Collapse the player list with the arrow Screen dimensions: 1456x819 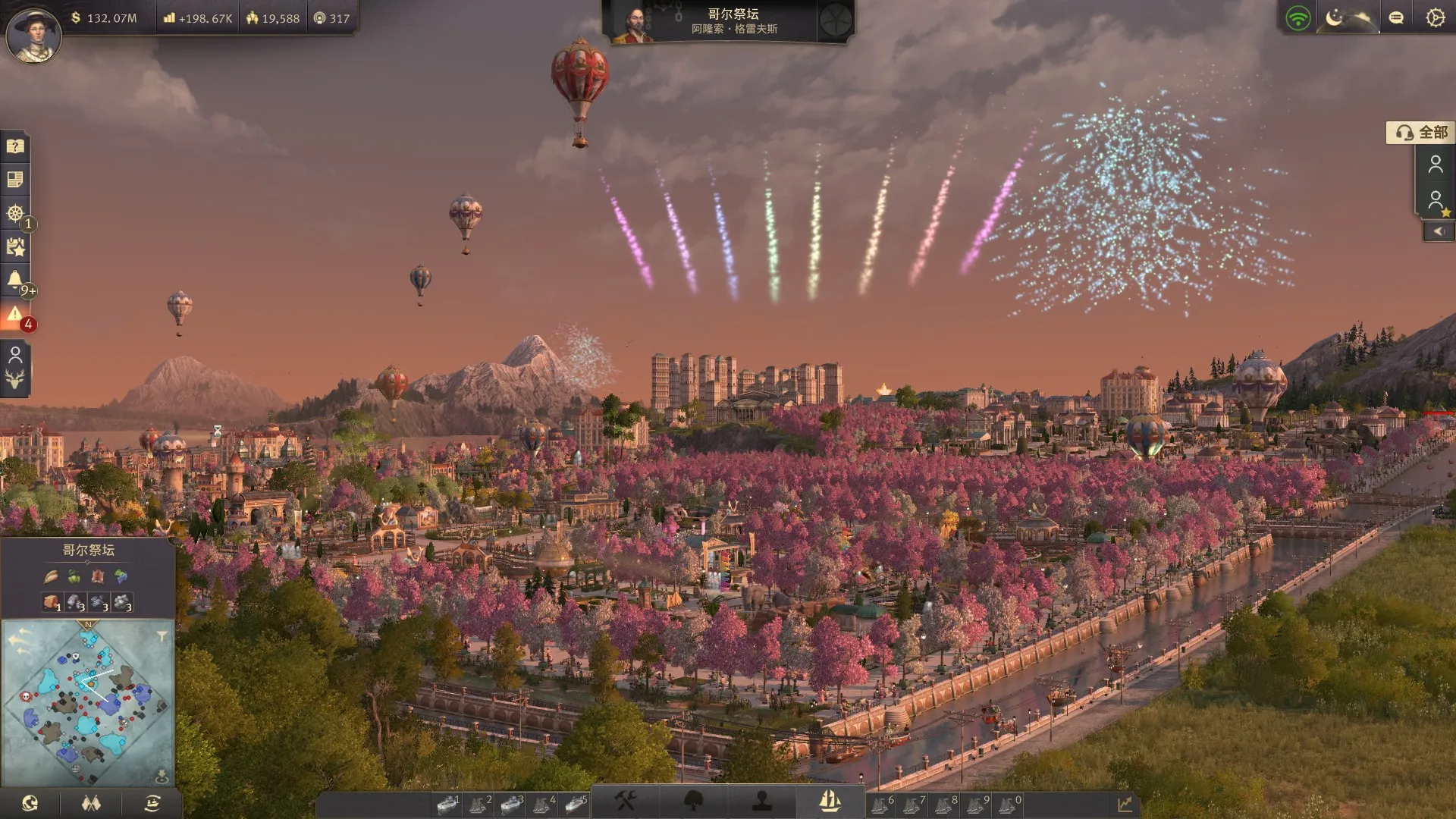[1438, 232]
